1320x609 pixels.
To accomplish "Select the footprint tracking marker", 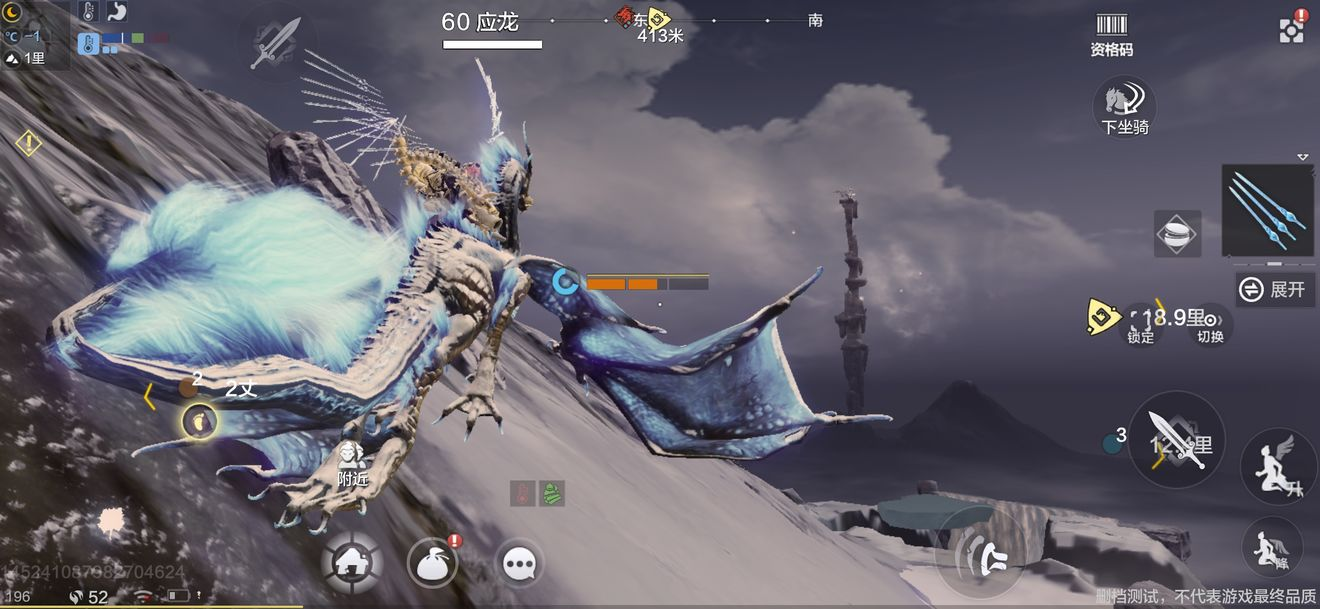I will (x=199, y=421).
